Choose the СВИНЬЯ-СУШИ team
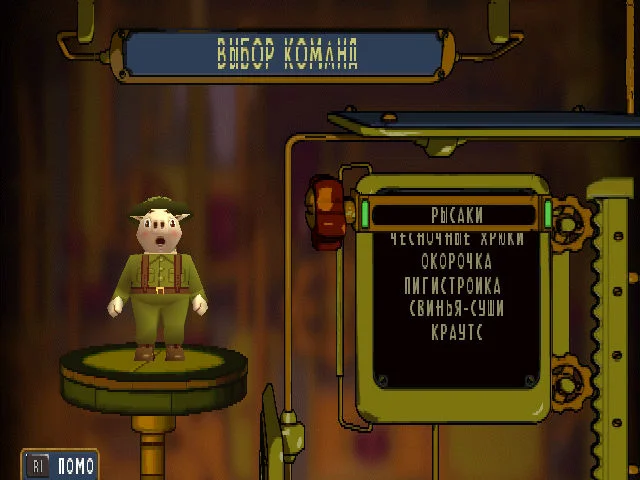The width and height of the screenshot is (640, 480). point(456,309)
